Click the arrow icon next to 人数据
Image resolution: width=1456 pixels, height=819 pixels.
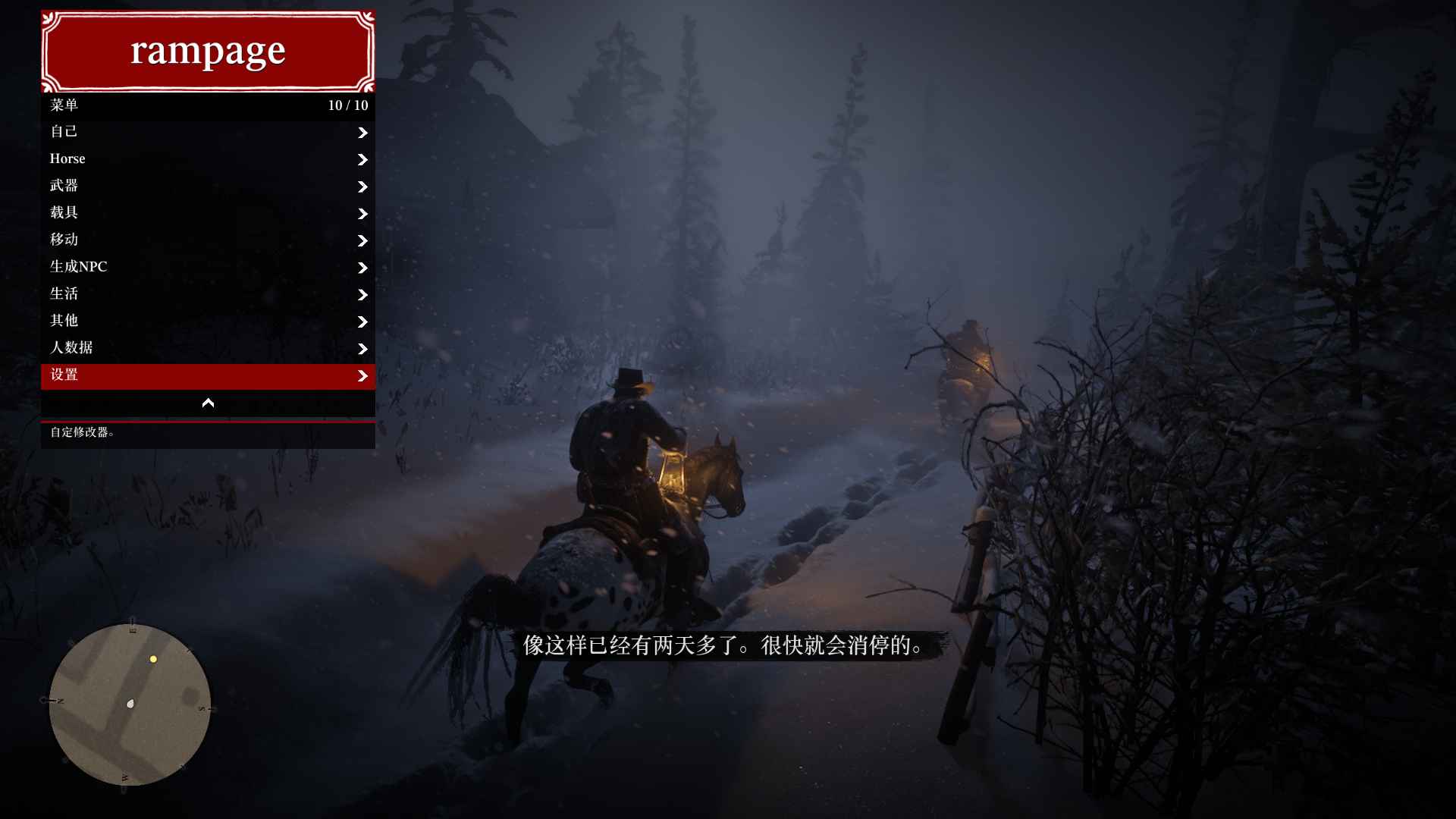pyautogui.click(x=363, y=350)
